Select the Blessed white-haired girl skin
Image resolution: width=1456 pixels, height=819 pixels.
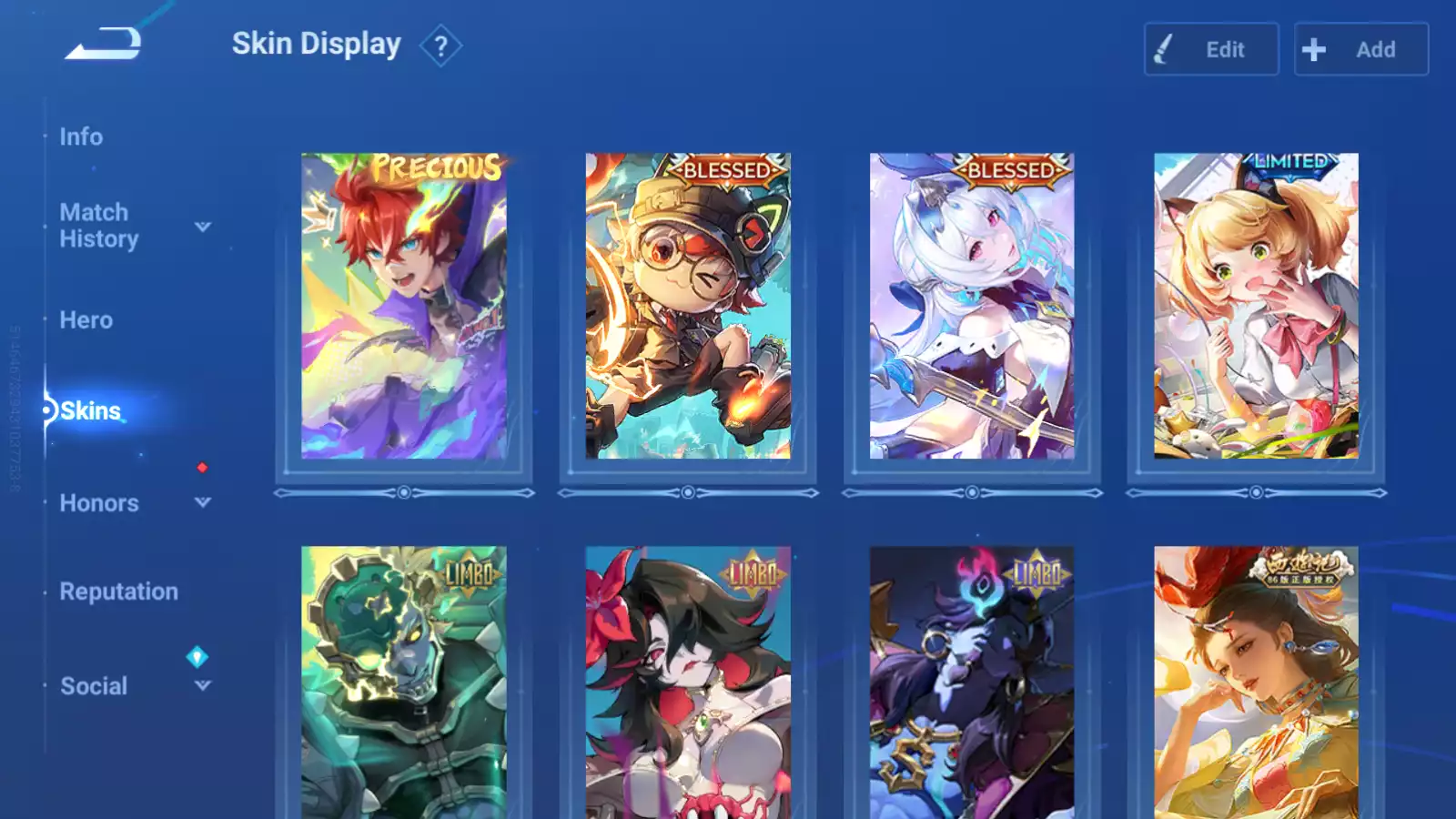point(972,306)
